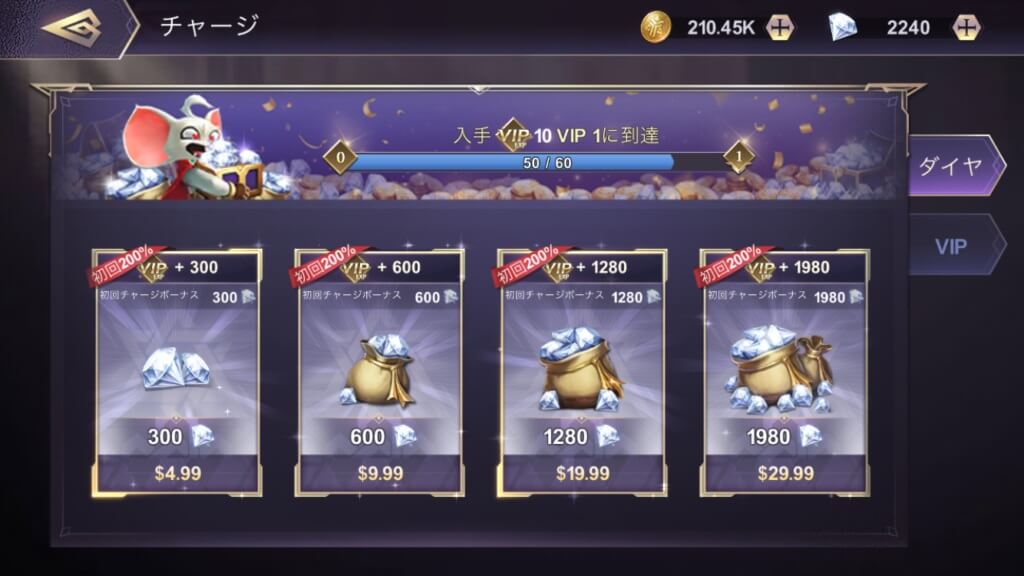The height and width of the screenshot is (576, 1024).
Task: Go back using the arrow button
Action: pyautogui.click(x=72, y=27)
